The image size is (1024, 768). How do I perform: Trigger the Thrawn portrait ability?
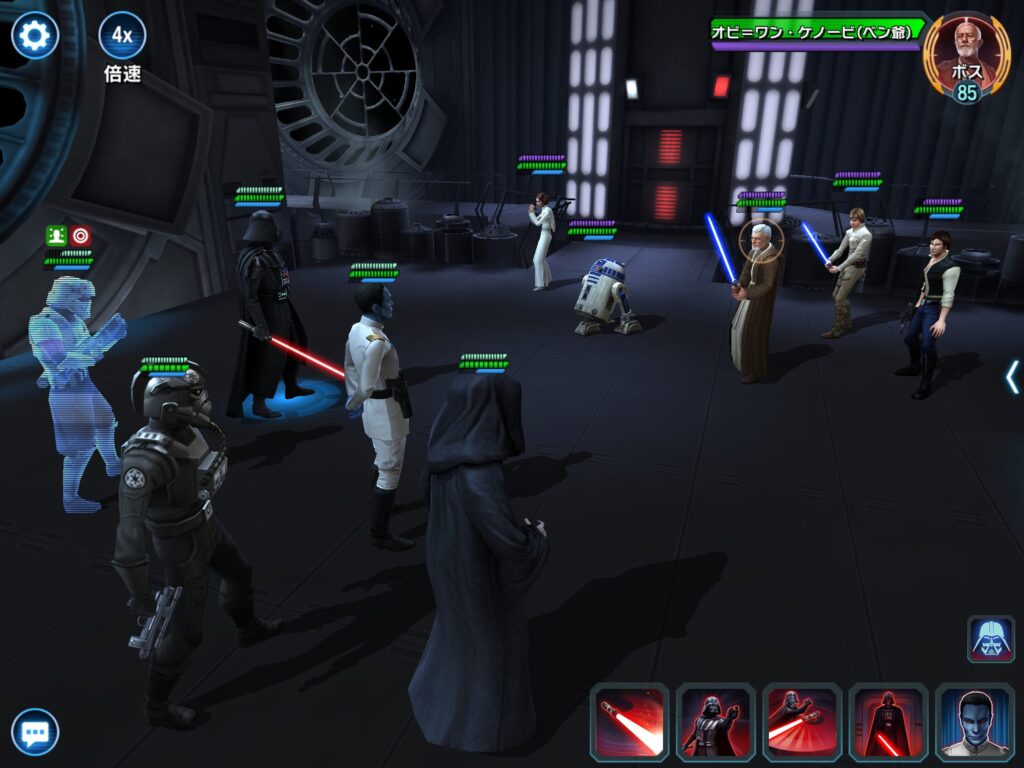coord(974,723)
